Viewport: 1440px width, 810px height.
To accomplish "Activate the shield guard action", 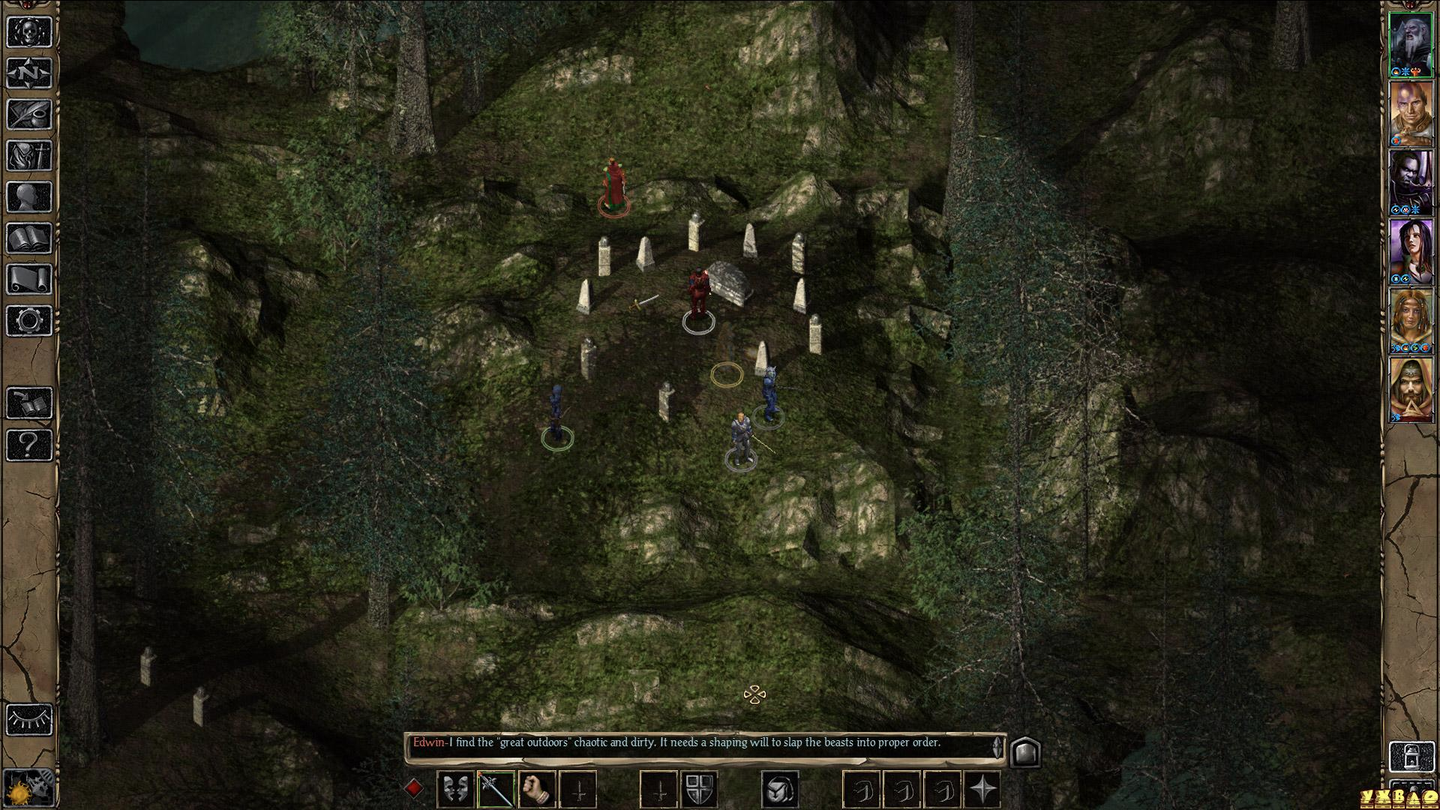I will pos(698,789).
